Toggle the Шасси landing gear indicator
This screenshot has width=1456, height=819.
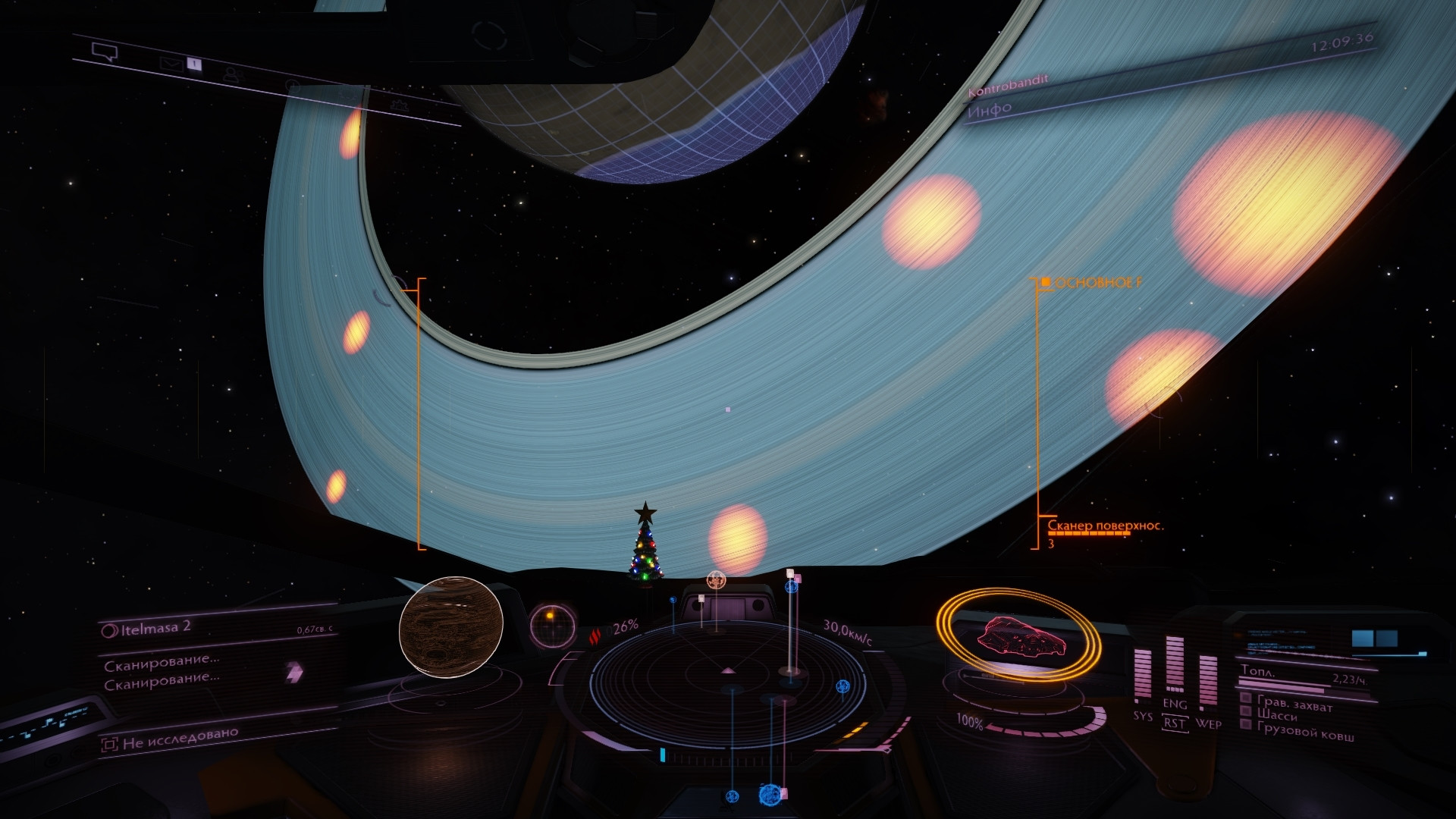coord(1277,714)
